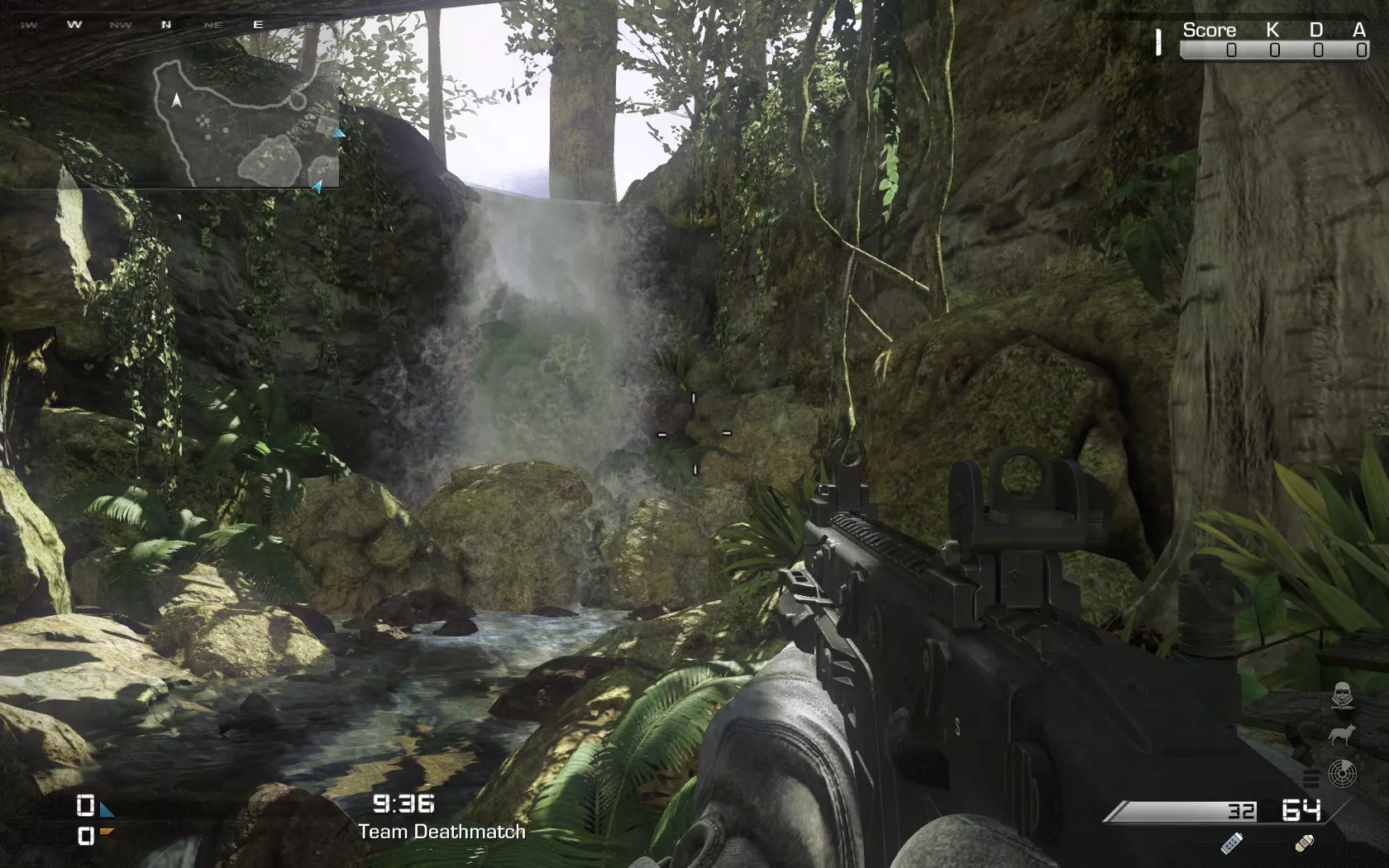
Task: Click the north marker on the compass
Action: [x=166, y=25]
